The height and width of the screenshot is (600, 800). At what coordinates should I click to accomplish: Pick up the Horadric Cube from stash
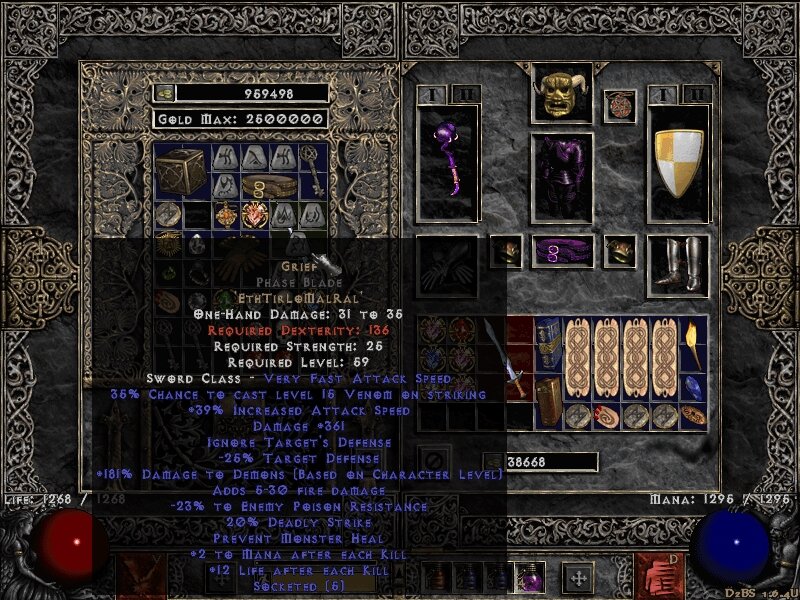pyautogui.click(x=183, y=172)
